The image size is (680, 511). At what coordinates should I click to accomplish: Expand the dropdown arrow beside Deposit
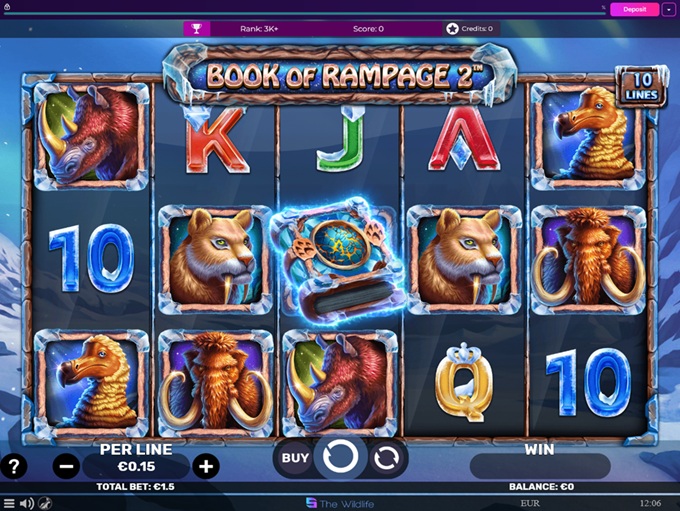(668, 9)
